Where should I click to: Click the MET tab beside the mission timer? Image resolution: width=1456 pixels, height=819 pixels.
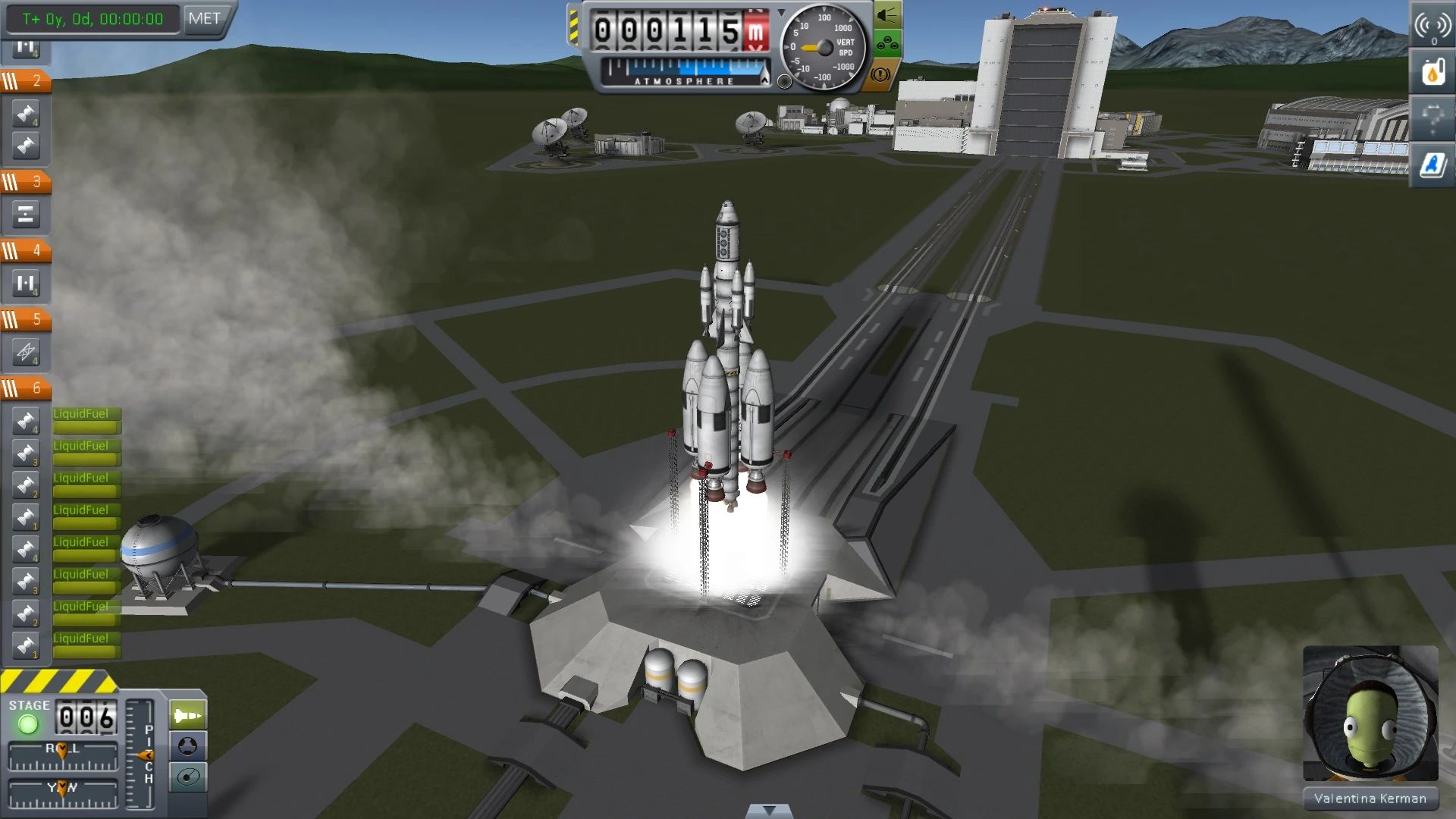tap(203, 19)
